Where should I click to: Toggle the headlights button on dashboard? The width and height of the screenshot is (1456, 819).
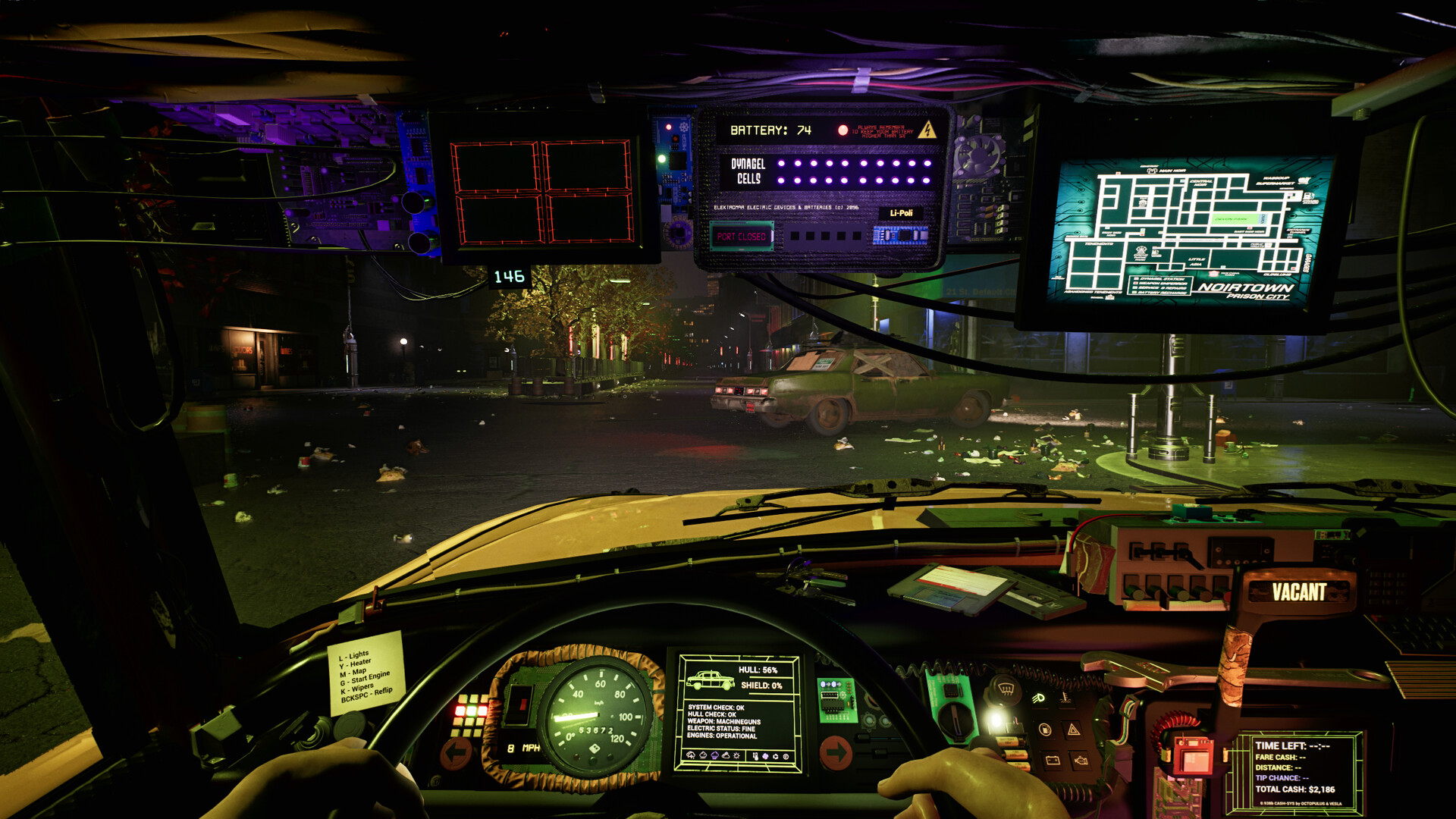click(x=1038, y=698)
